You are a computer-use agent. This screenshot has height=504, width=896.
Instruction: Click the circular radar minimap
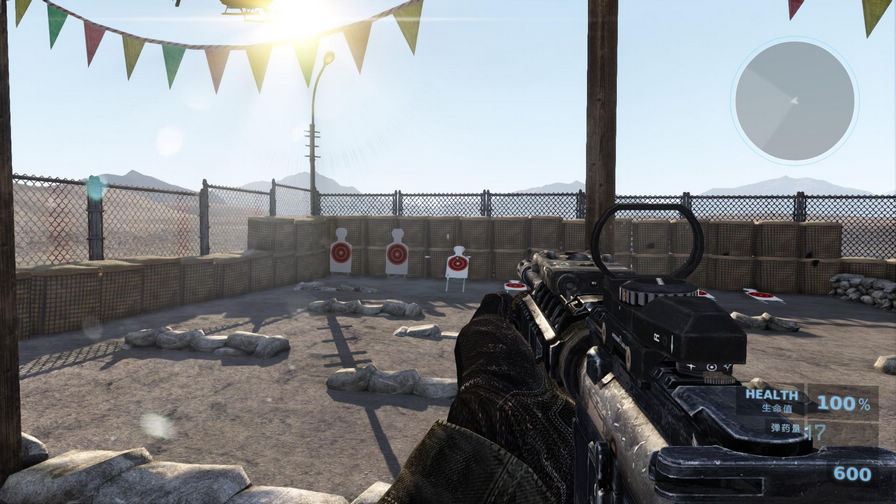(794, 101)
